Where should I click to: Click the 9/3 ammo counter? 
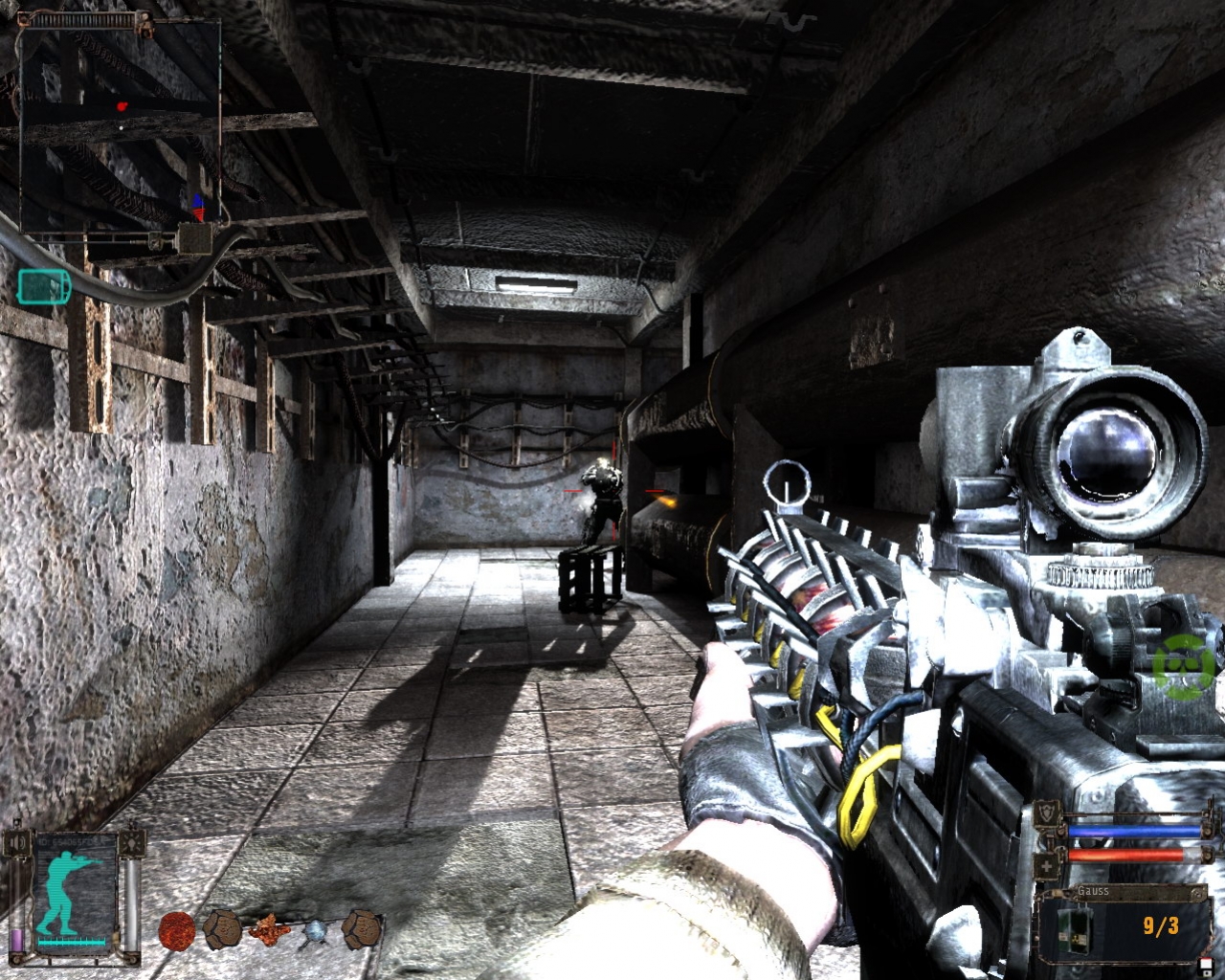[x=1160, y=926]
